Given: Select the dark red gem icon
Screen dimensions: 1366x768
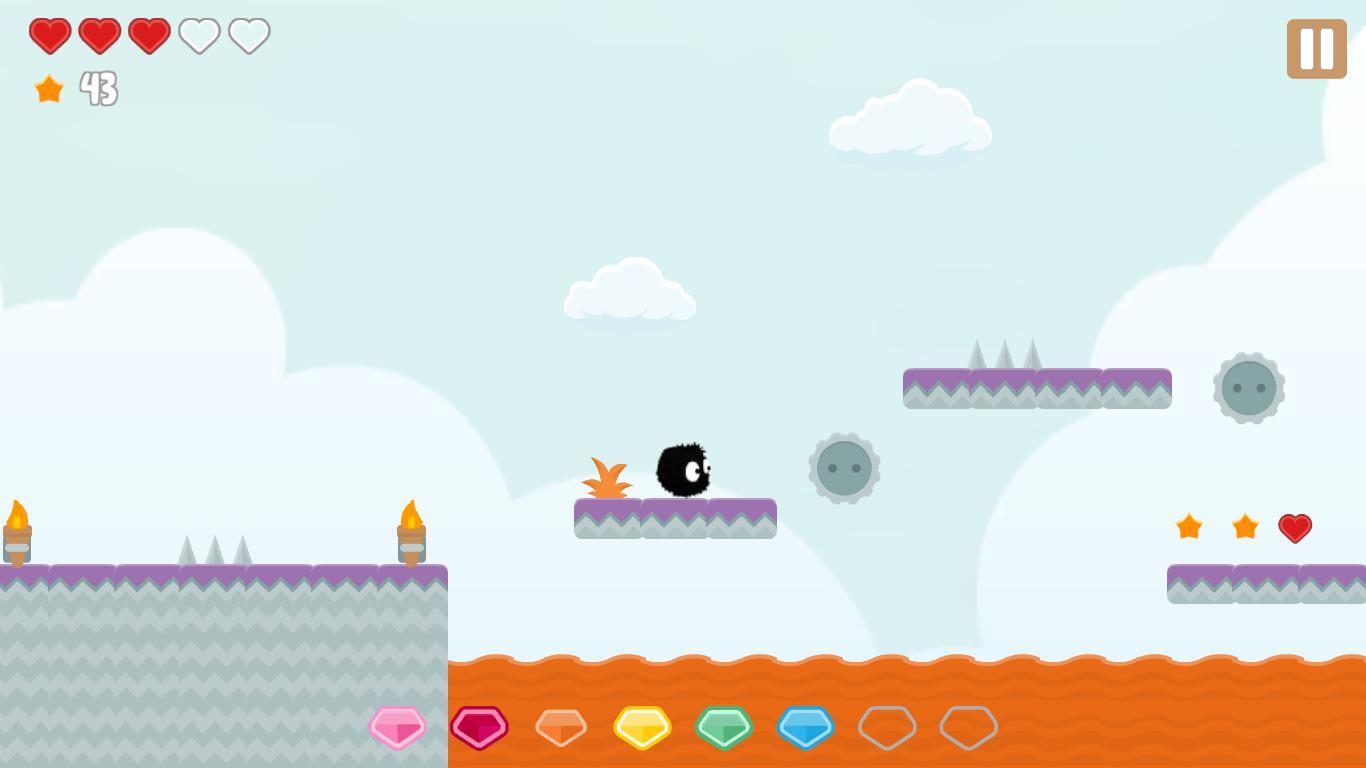Looking at the screenshot, I should (481, 728).
